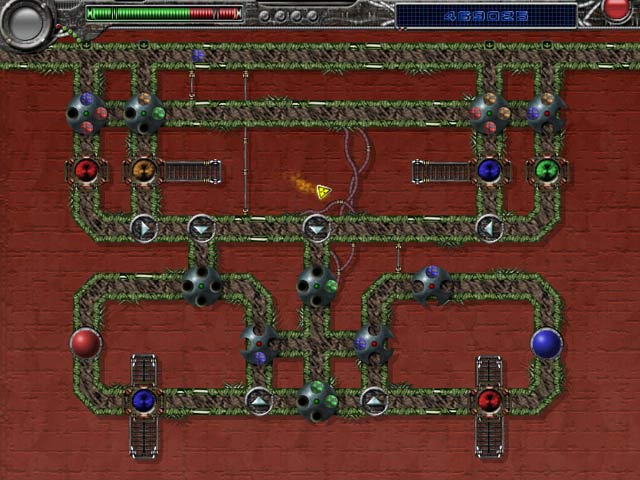Toggle the right-pointing arrow track switch

point(143,228)
